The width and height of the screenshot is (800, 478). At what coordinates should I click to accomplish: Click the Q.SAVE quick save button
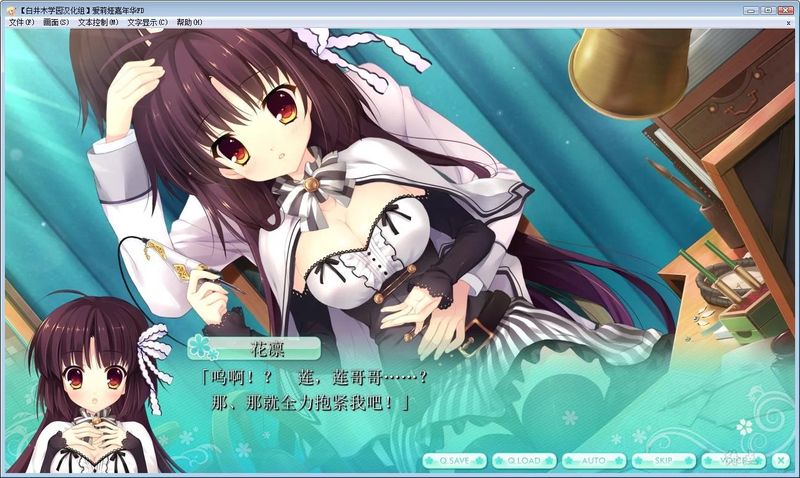pyautogui.click(x=454, y=460)
